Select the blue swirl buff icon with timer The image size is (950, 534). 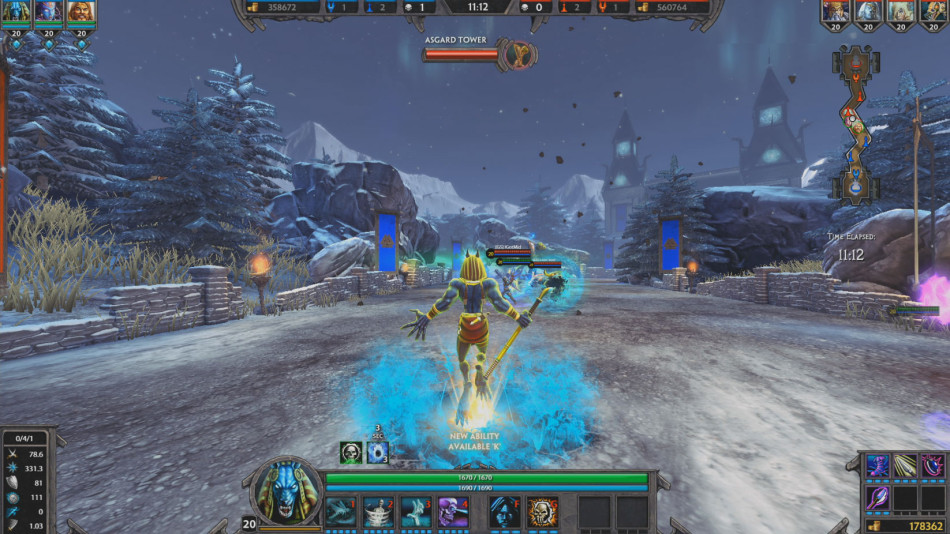[377, 452]
